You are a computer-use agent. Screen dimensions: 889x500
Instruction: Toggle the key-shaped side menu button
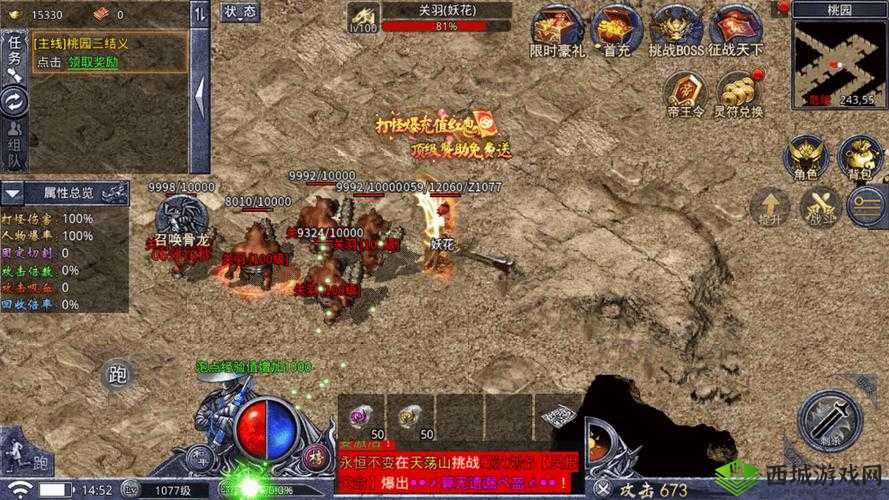866,207
